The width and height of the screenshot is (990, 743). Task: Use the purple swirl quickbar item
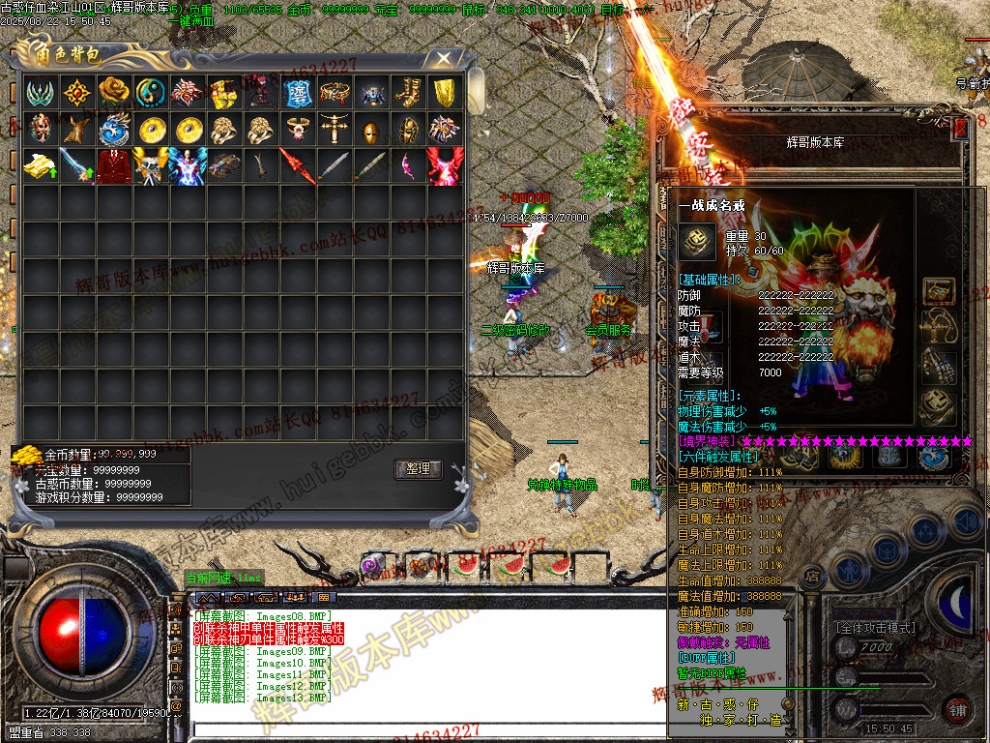pyautogui.click(x=371, y=566)
